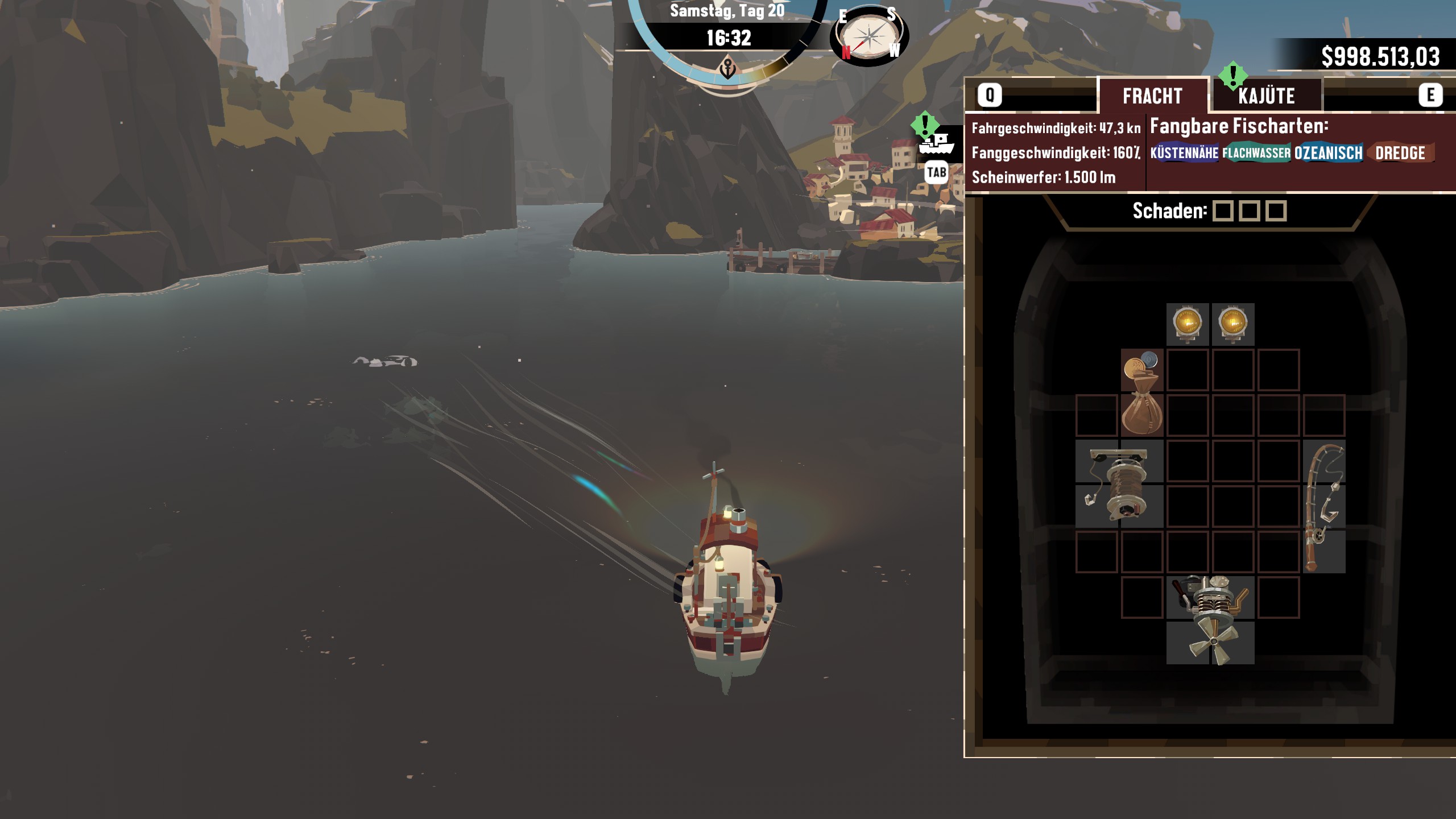Click the Flachwasser fish type tag
1456x819 pixels.
coord(1256,153)
